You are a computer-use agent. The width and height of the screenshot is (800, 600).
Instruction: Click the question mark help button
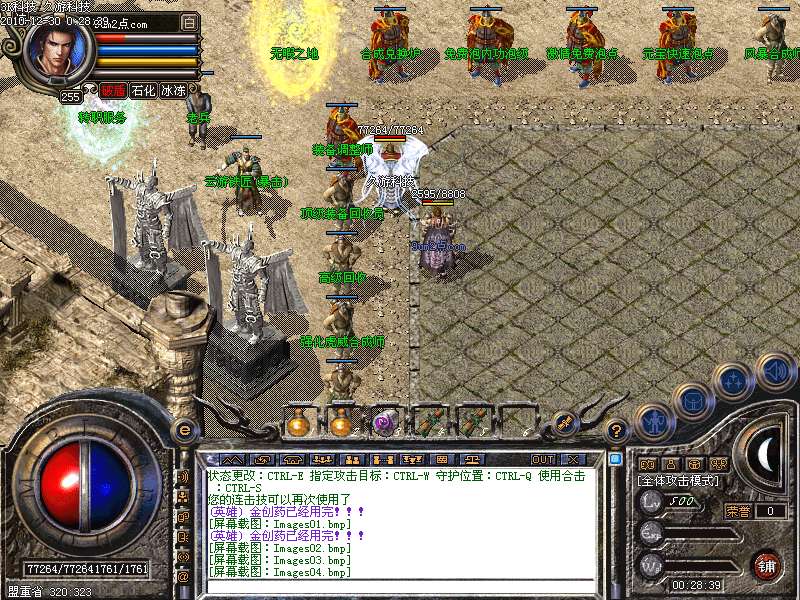point(617,431)
